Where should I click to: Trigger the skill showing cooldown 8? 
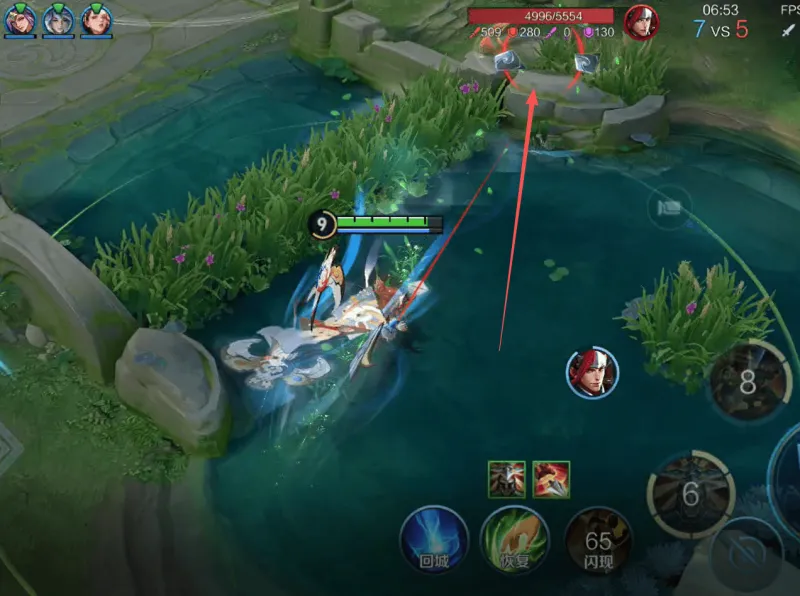pyautogui.click(x=748, y=381)
